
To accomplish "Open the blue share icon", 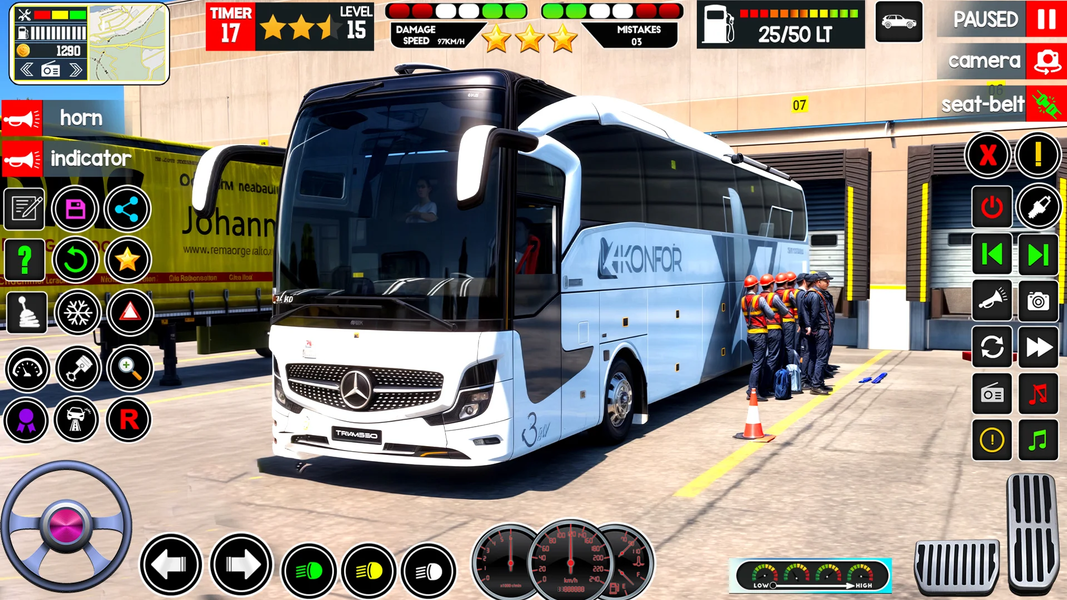I will [127, 209].
